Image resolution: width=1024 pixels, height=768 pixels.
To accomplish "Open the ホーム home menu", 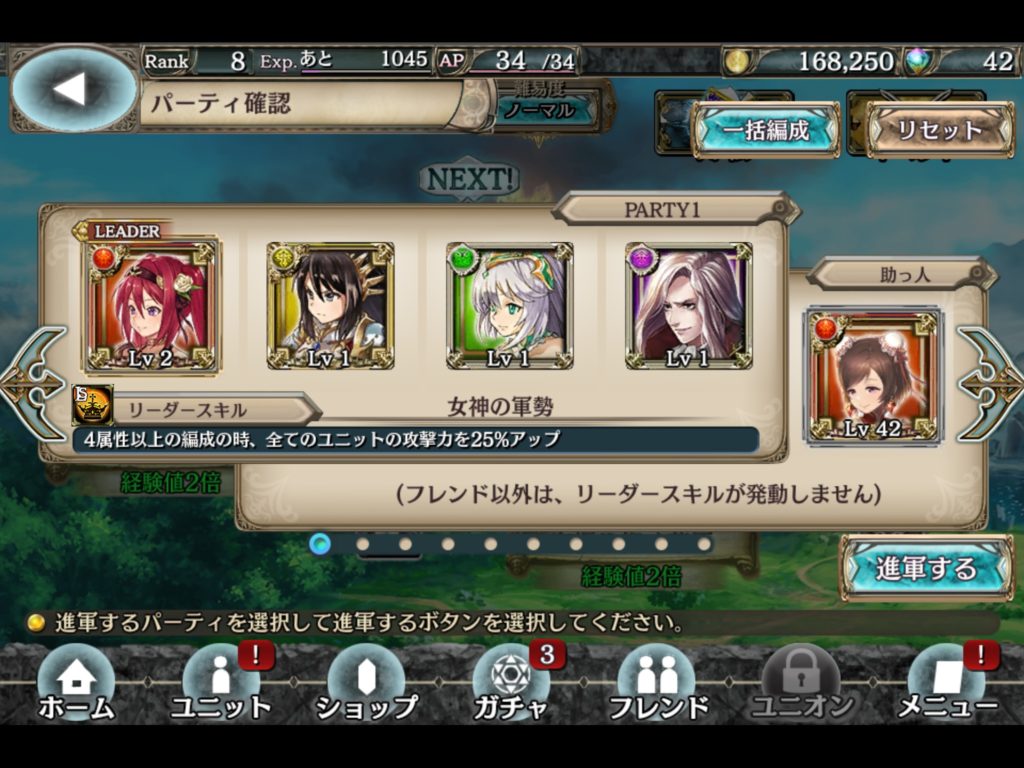I will [76, 685].
